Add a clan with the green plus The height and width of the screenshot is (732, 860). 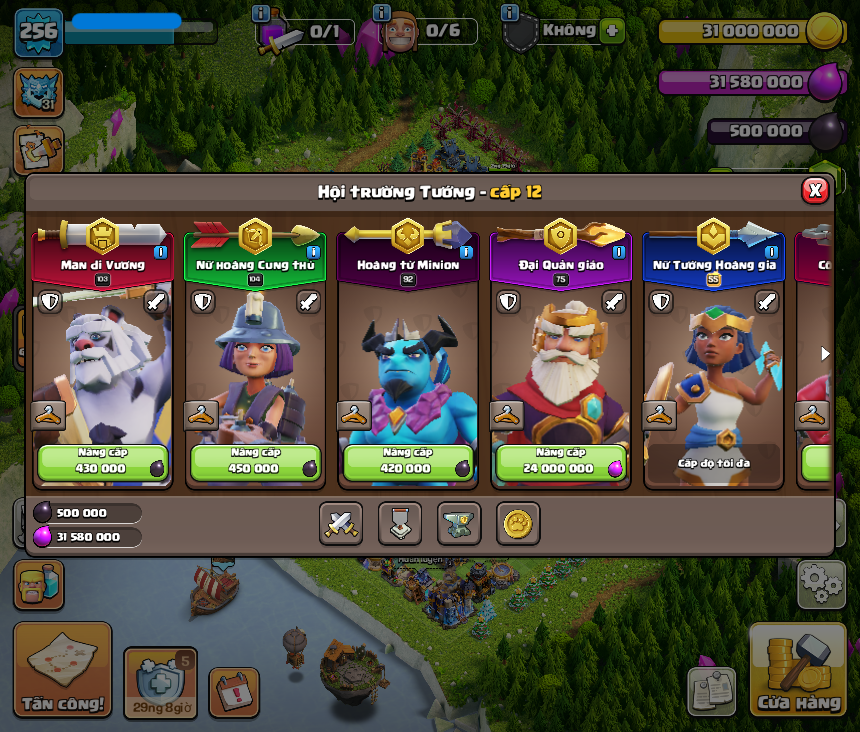613,30
